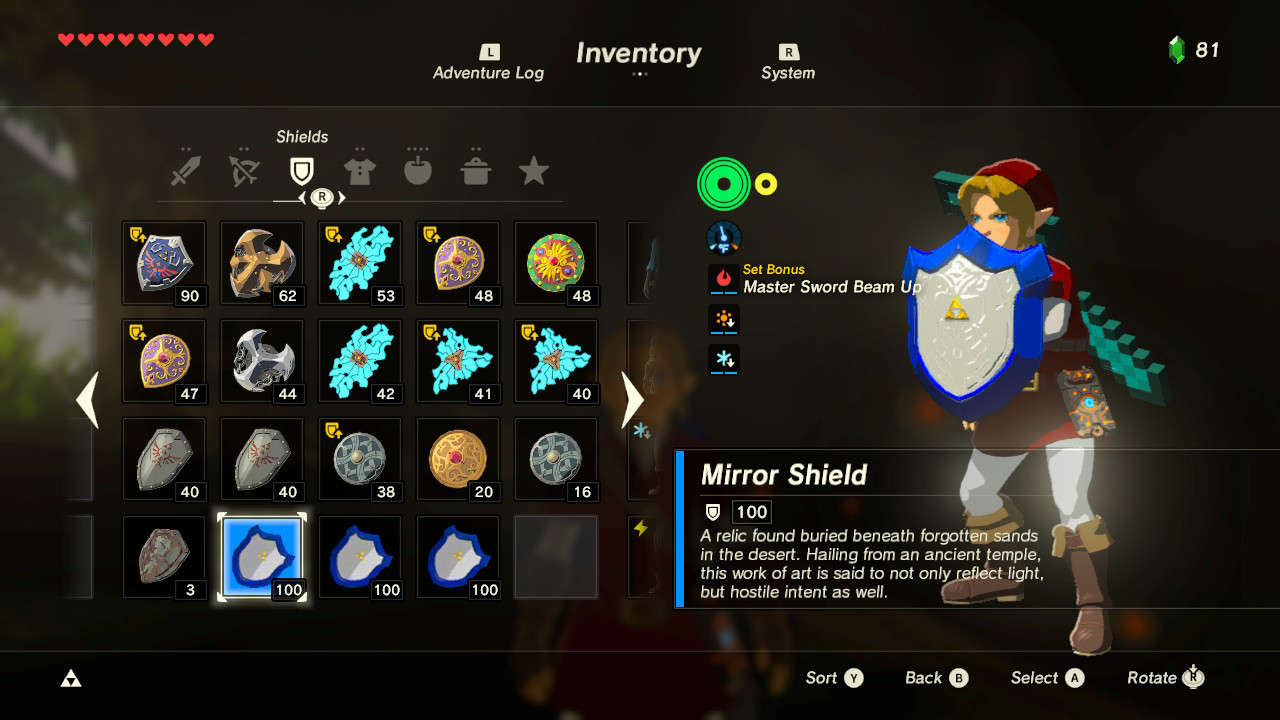This screenshot has height=720, width=1280.
Task: Click the Set Bonus flame icon
Action: point(723,277)
